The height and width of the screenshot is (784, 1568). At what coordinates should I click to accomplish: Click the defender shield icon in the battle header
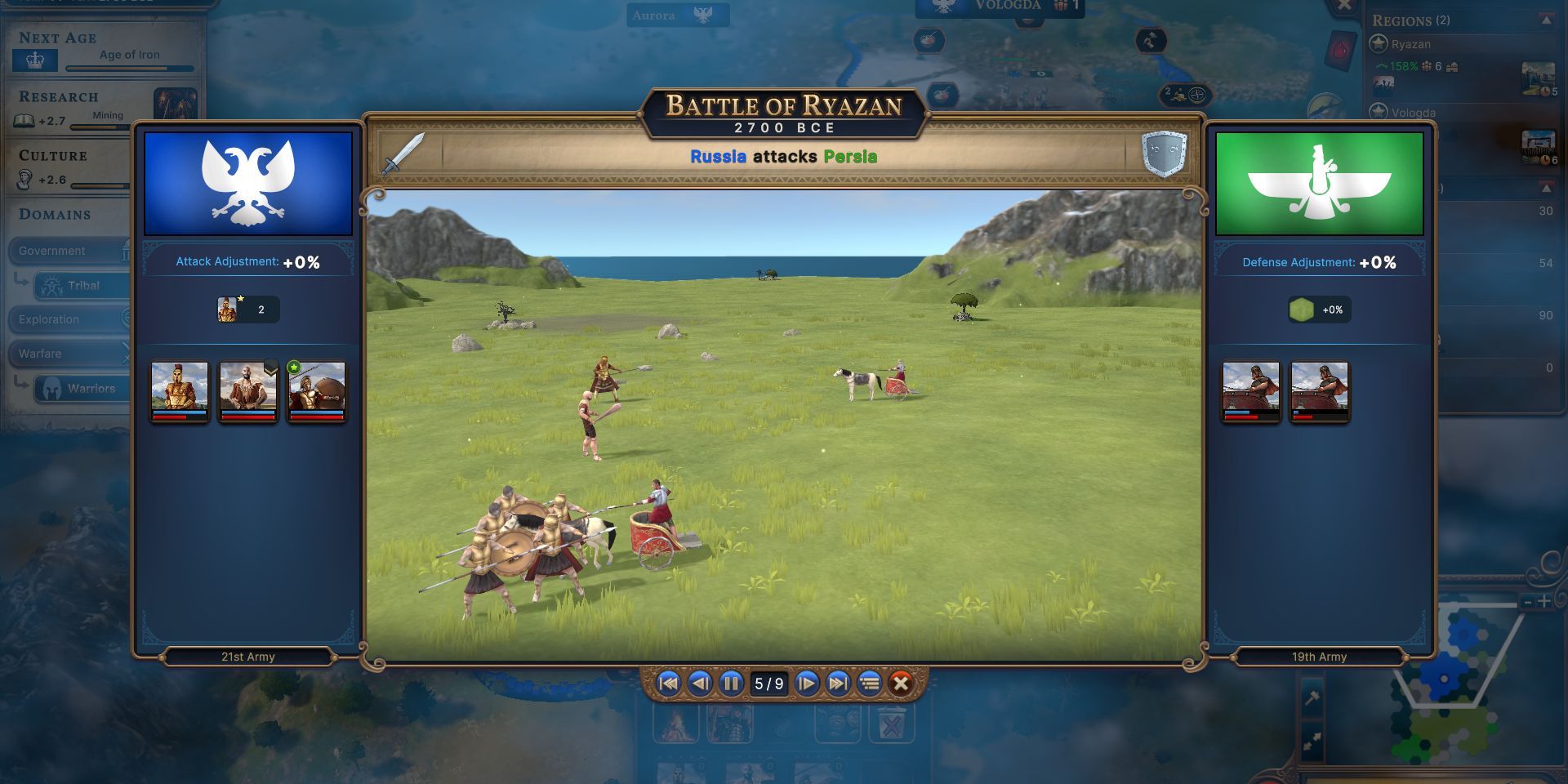[1163, 154]
